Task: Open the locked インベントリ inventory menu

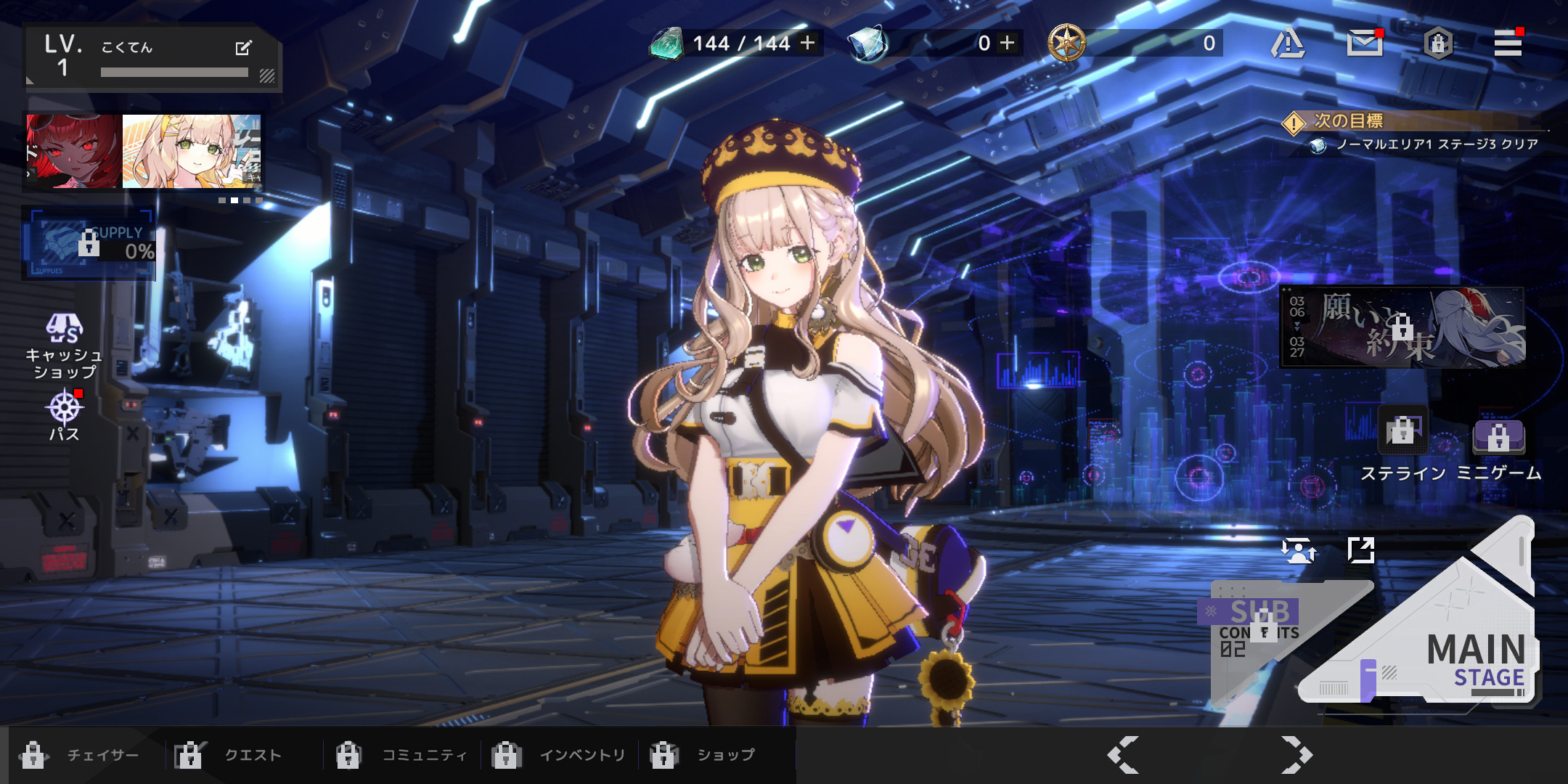Action: click(x=559, y=756)
